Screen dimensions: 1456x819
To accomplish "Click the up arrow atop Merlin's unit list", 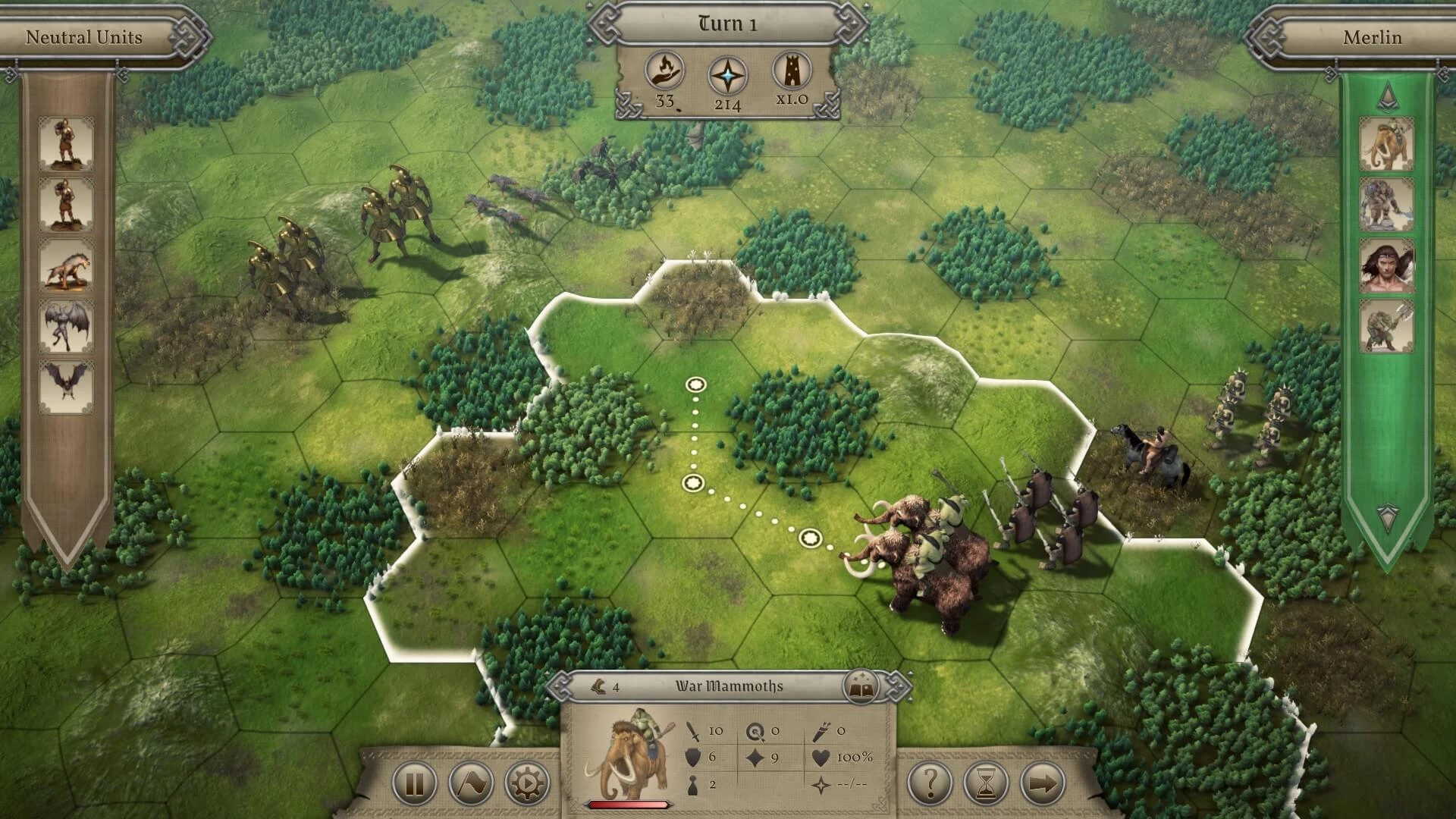I will (x=1387, y=94).
